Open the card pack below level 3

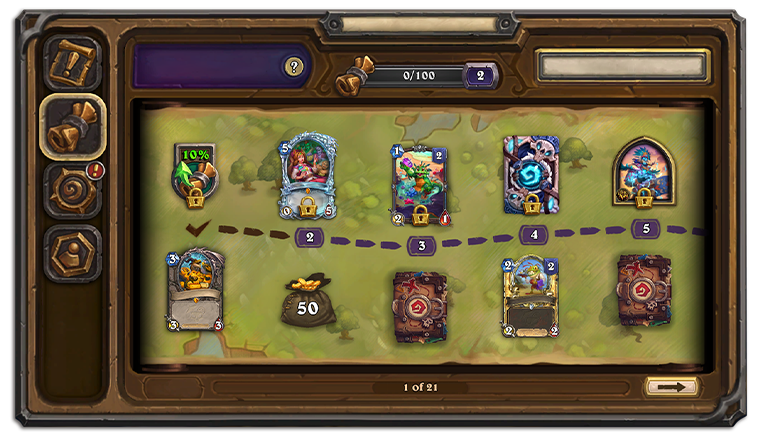click(420, 305)
